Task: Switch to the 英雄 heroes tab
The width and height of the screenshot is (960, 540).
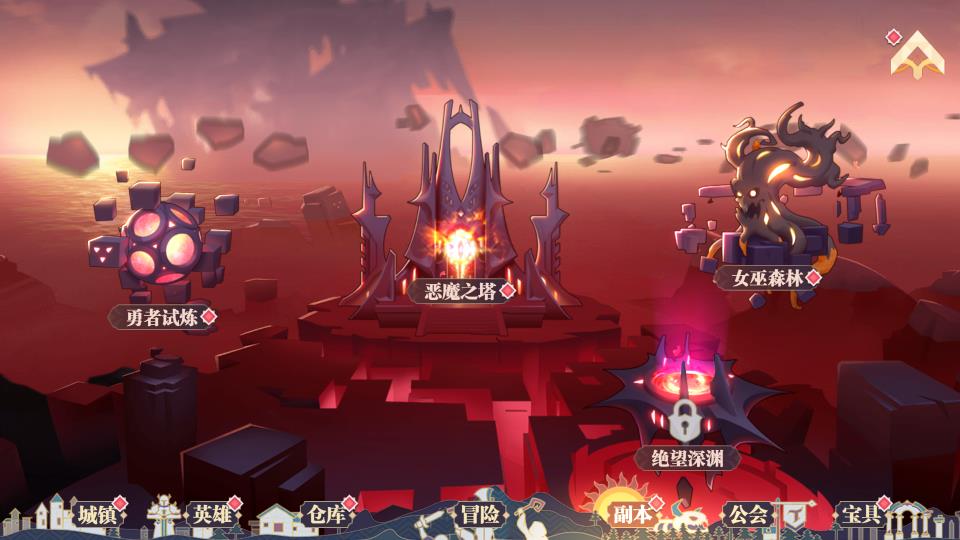Action: (x=212, y=515)
